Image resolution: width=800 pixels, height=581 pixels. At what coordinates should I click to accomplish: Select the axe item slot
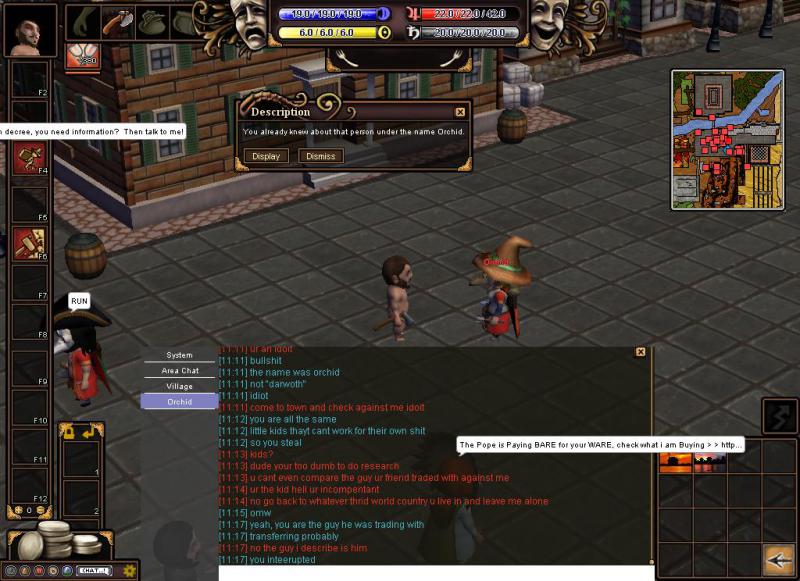coord(118,22)
